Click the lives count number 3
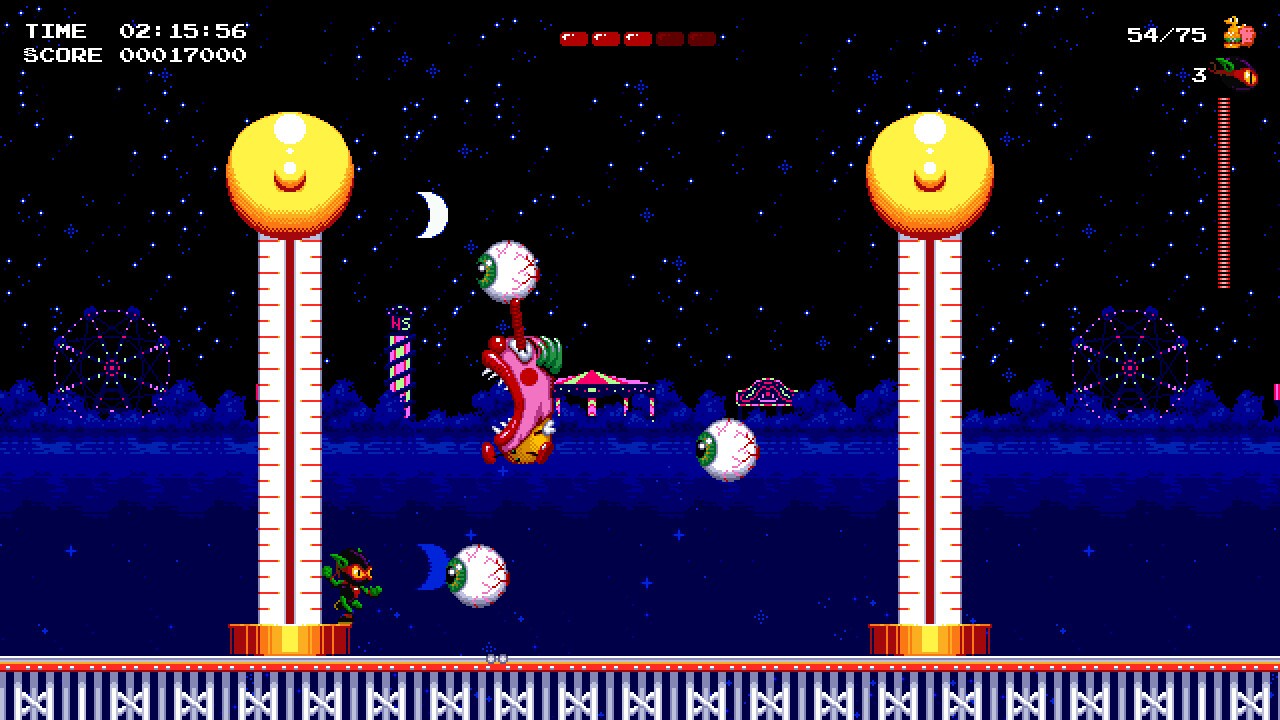Viewport: 1280px width, 720px height. pyautogui.click(x=1198, y=76)
